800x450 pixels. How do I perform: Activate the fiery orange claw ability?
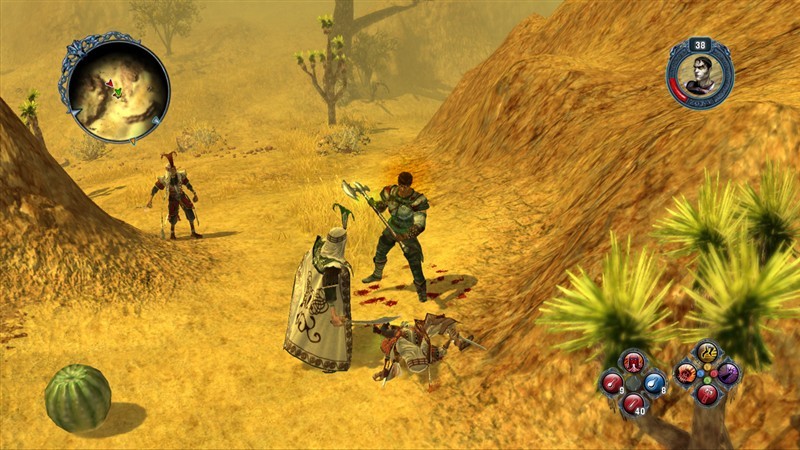(x=686, y=374)
